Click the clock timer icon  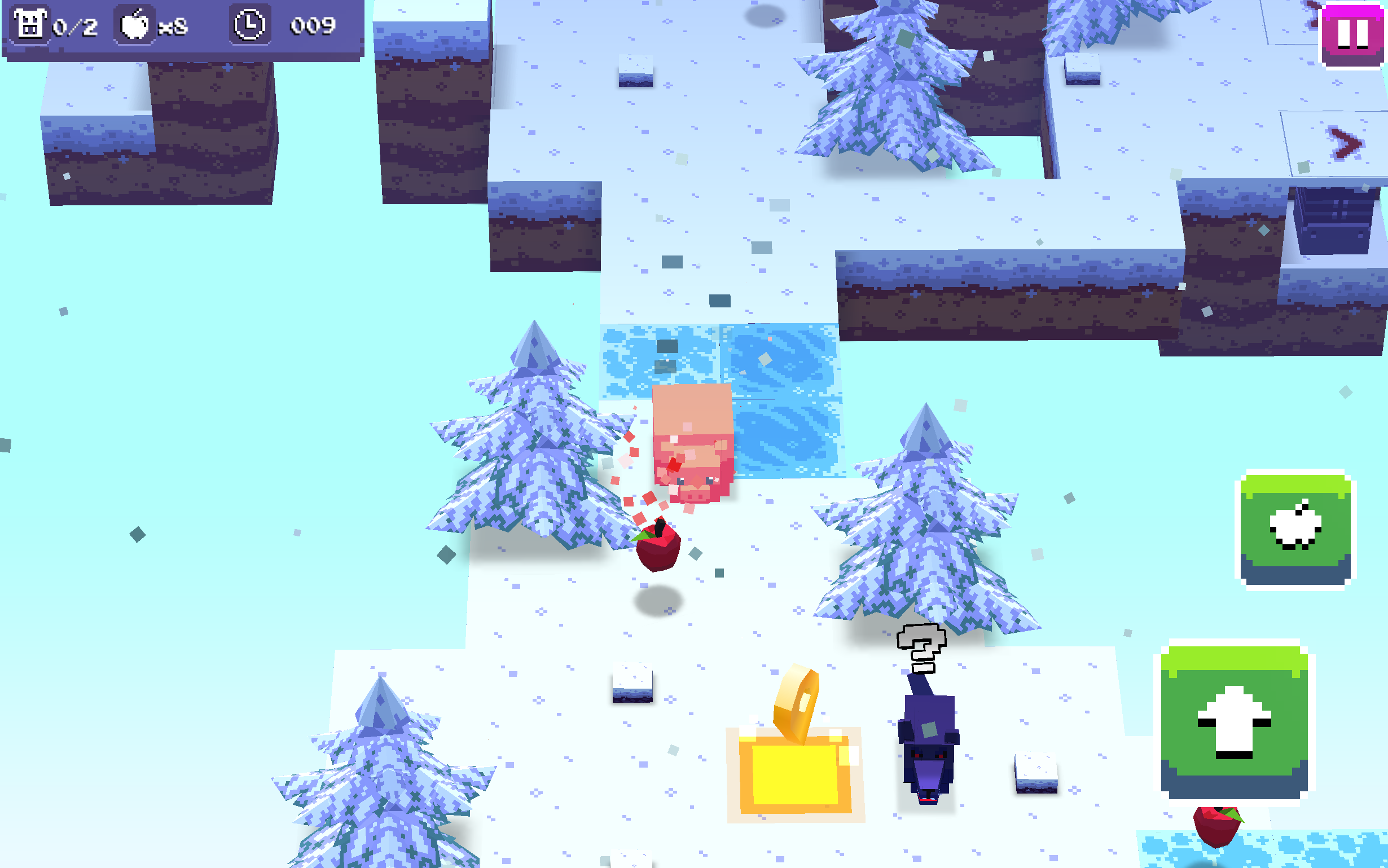[x=249, y=26]
